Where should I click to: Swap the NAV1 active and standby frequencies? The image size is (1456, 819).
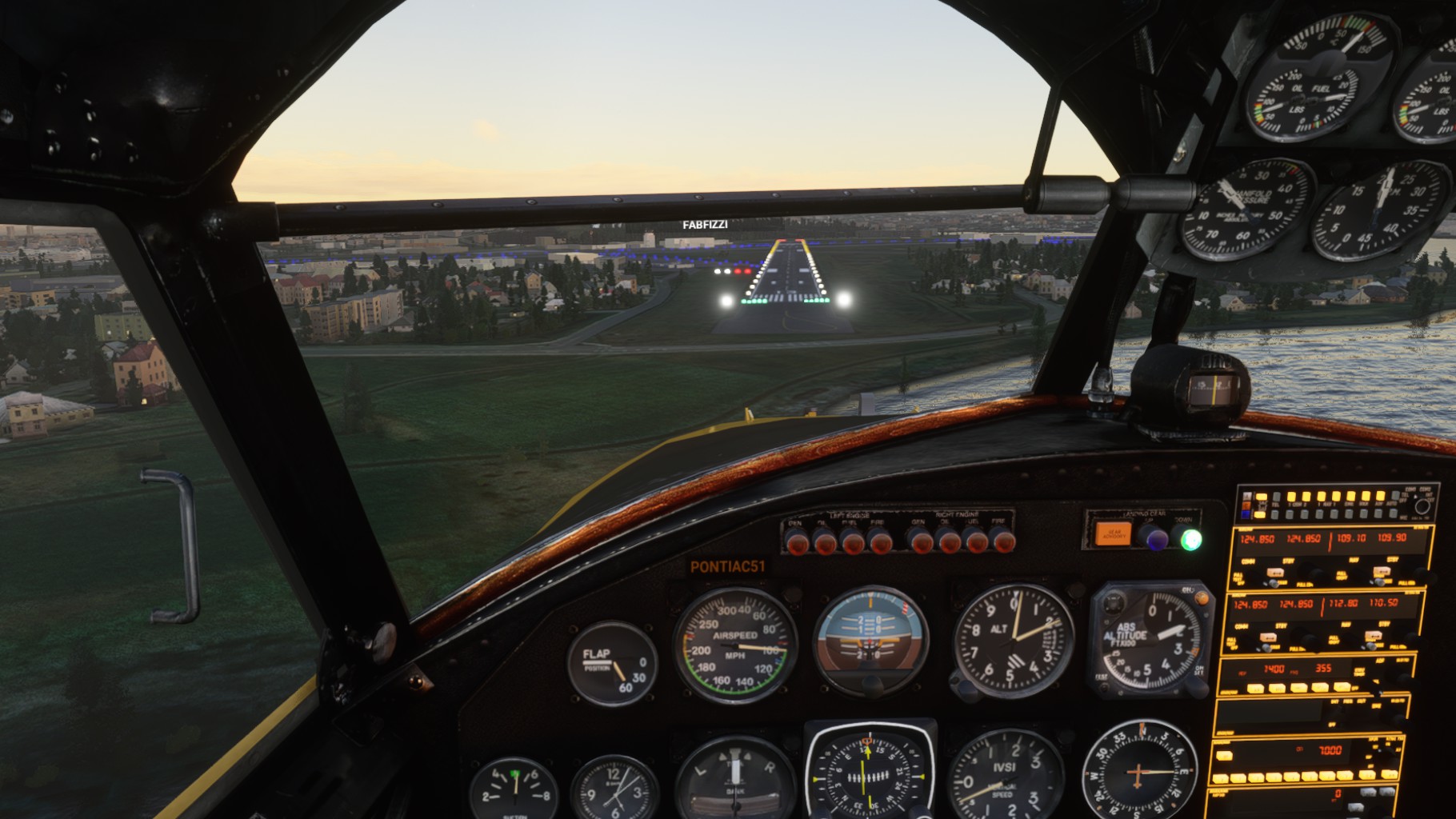(1380, 571)
